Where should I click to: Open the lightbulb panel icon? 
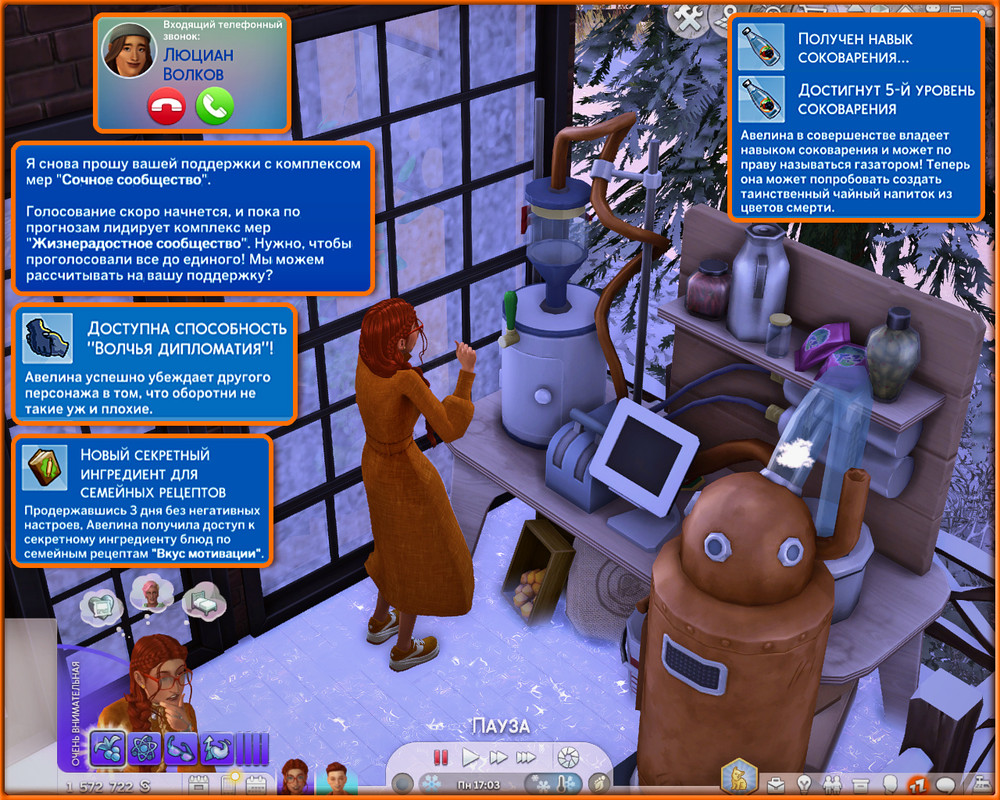(x=803, y=783)
